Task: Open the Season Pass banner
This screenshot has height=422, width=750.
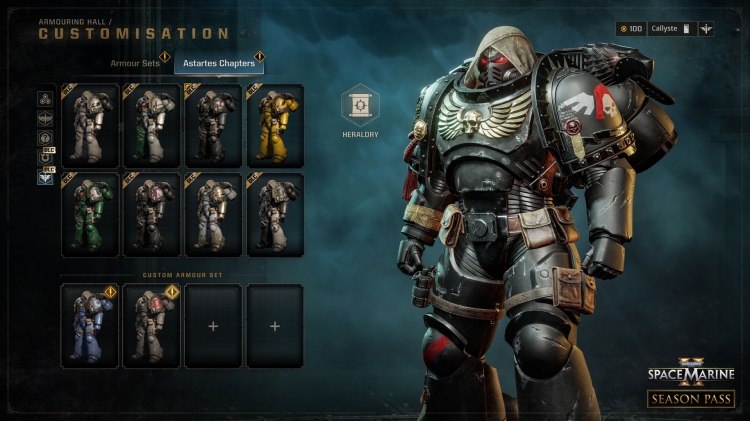Action: 691,398
